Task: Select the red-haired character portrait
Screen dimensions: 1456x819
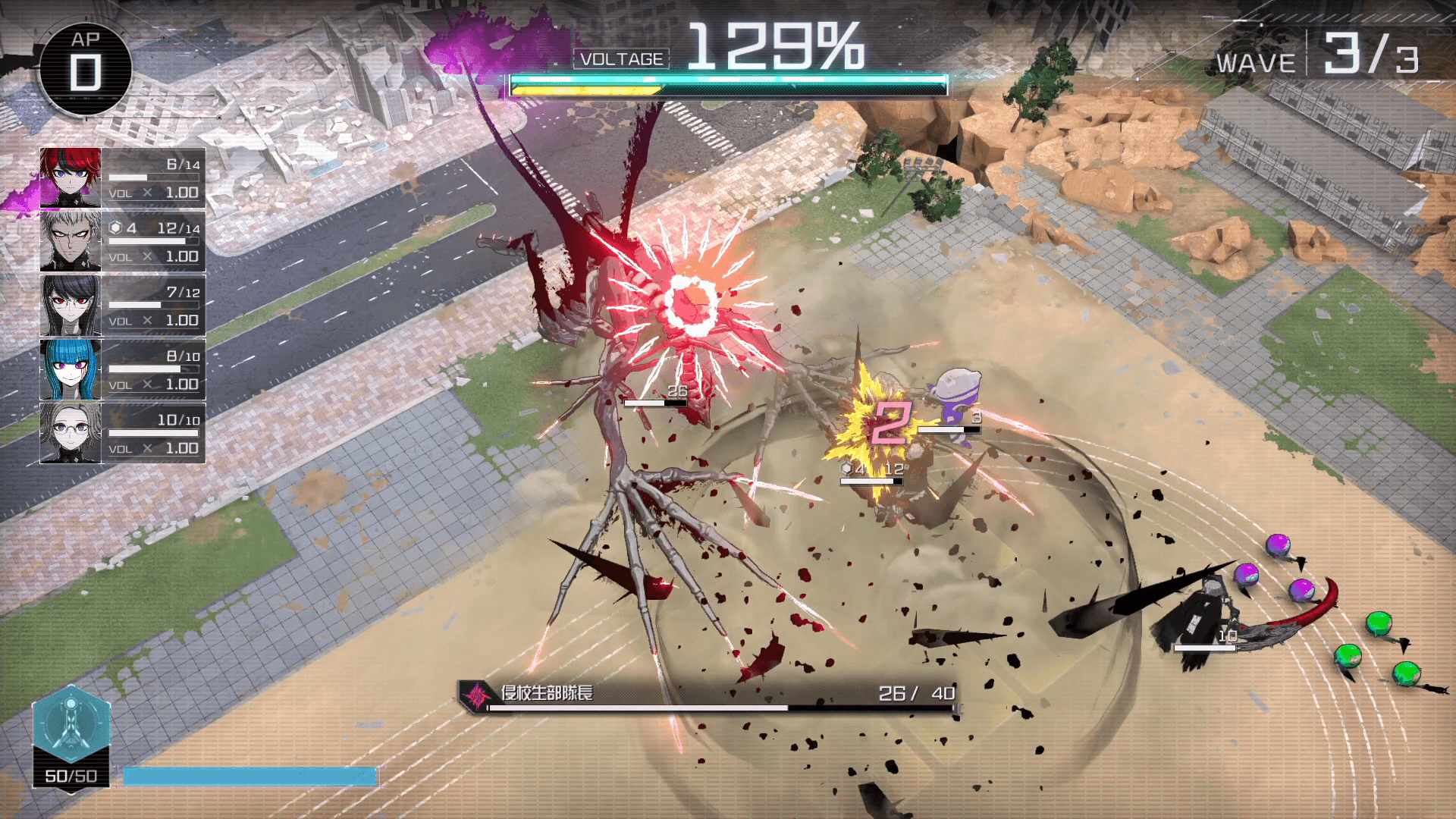Action: pos(71,178)
